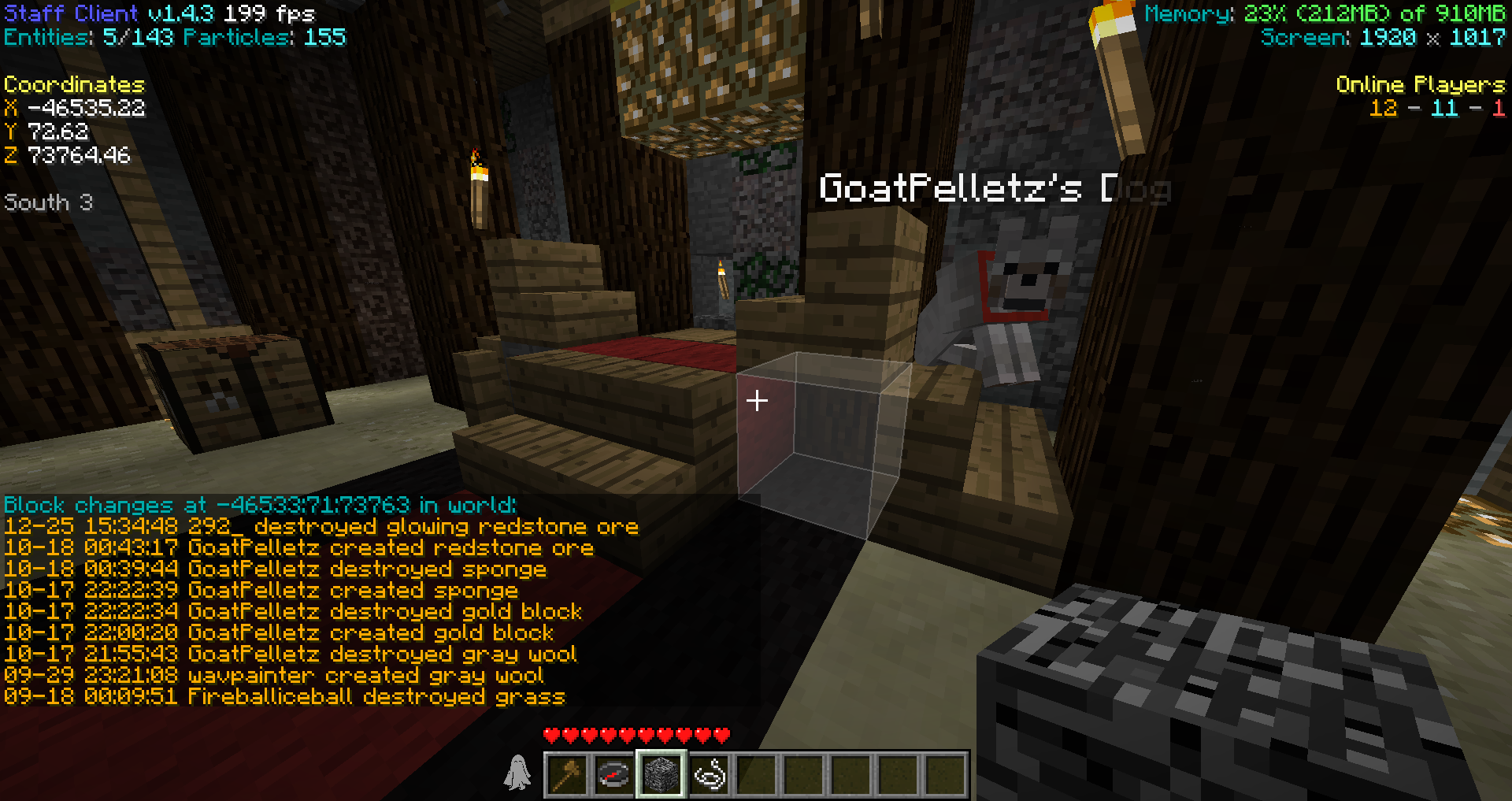Select the wooden axe hotbar slot
Image resolution: width=1512 pixels, height=801 pixels.
click(x=567, y=774)
